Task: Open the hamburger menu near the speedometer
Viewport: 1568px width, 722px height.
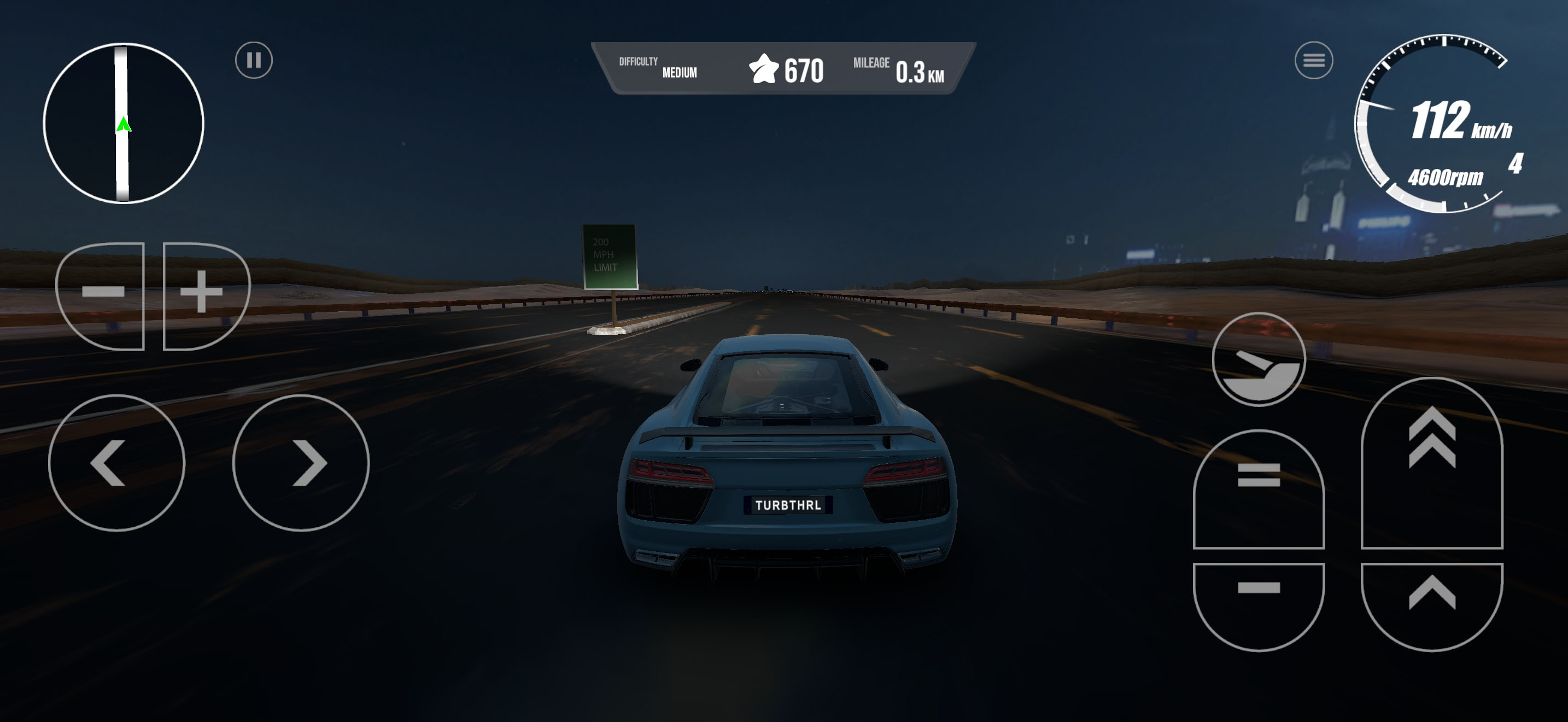Action: click(1314, 60)
